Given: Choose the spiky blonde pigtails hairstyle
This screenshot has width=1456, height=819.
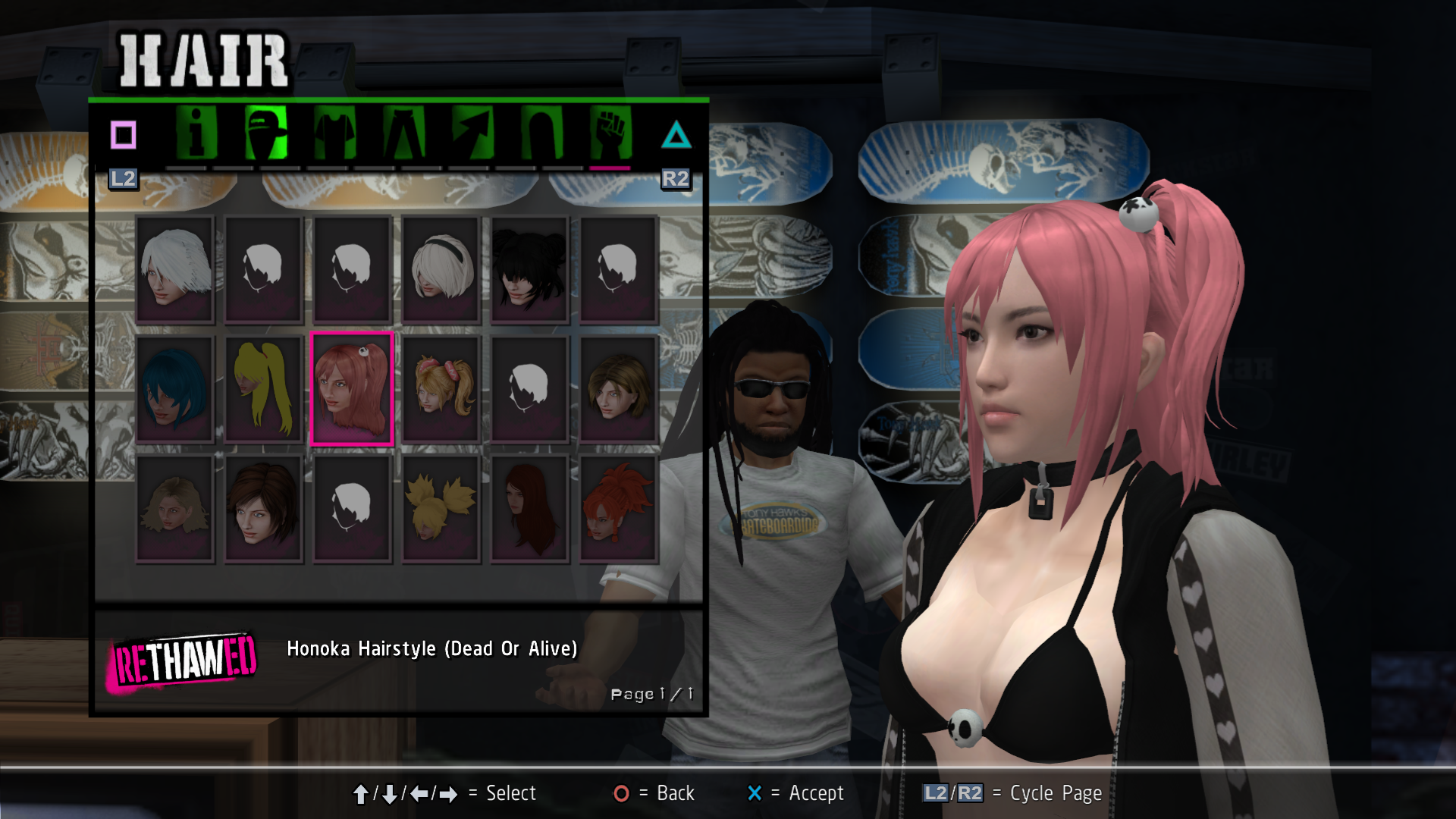Looking at the screenshot, I should [x=441, y=508].
